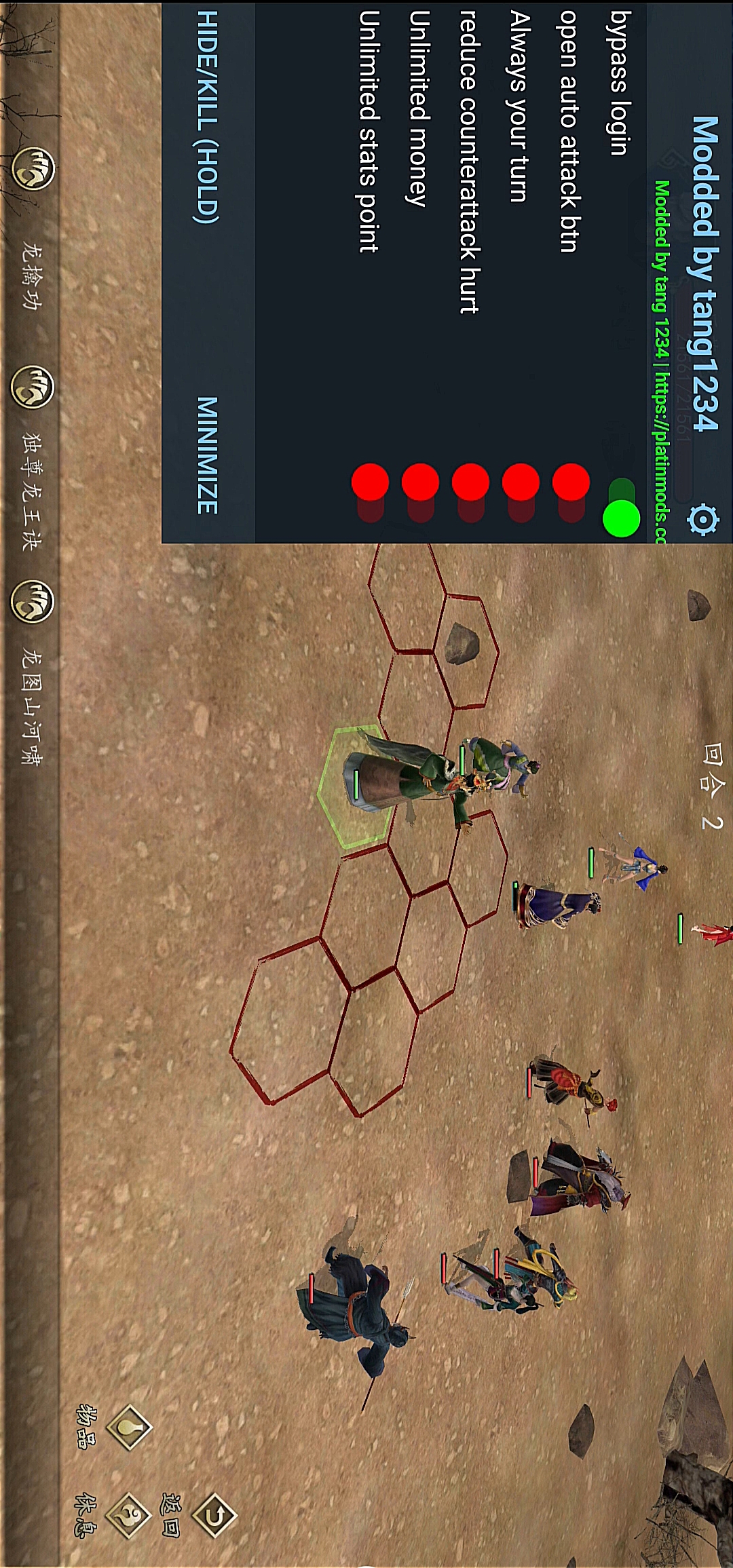Choose the 休息 rest action
The height and width of the screenshot is (1568, 733).
(x=129, y=1515)
